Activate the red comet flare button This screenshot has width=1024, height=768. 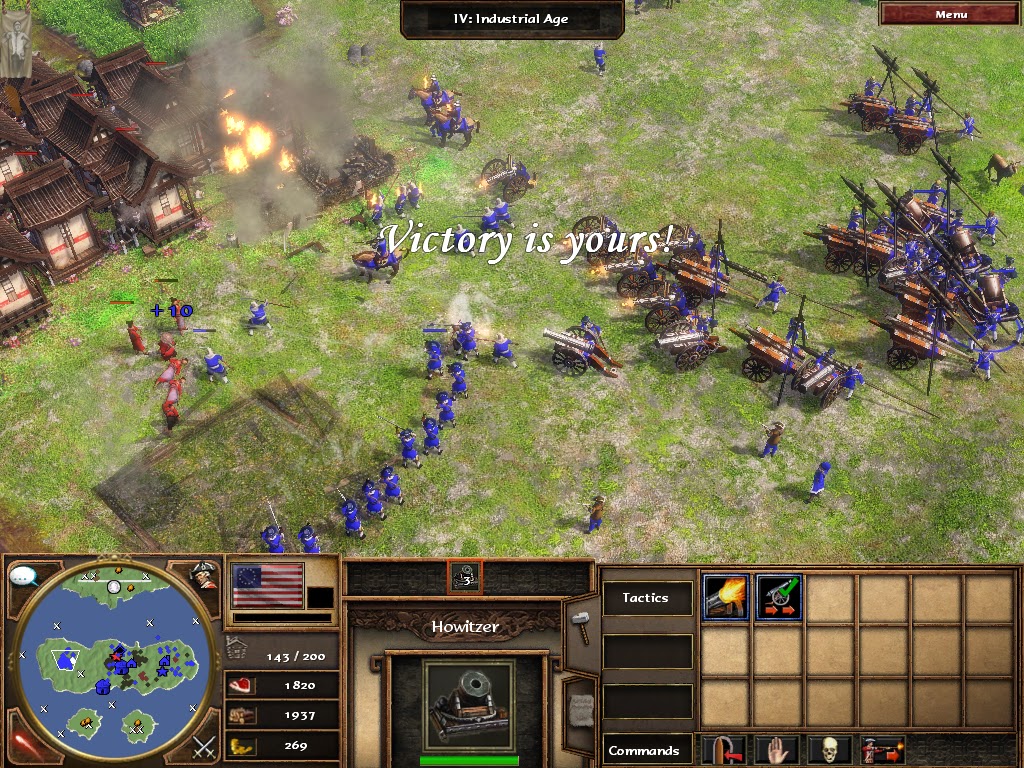[20, 746]
